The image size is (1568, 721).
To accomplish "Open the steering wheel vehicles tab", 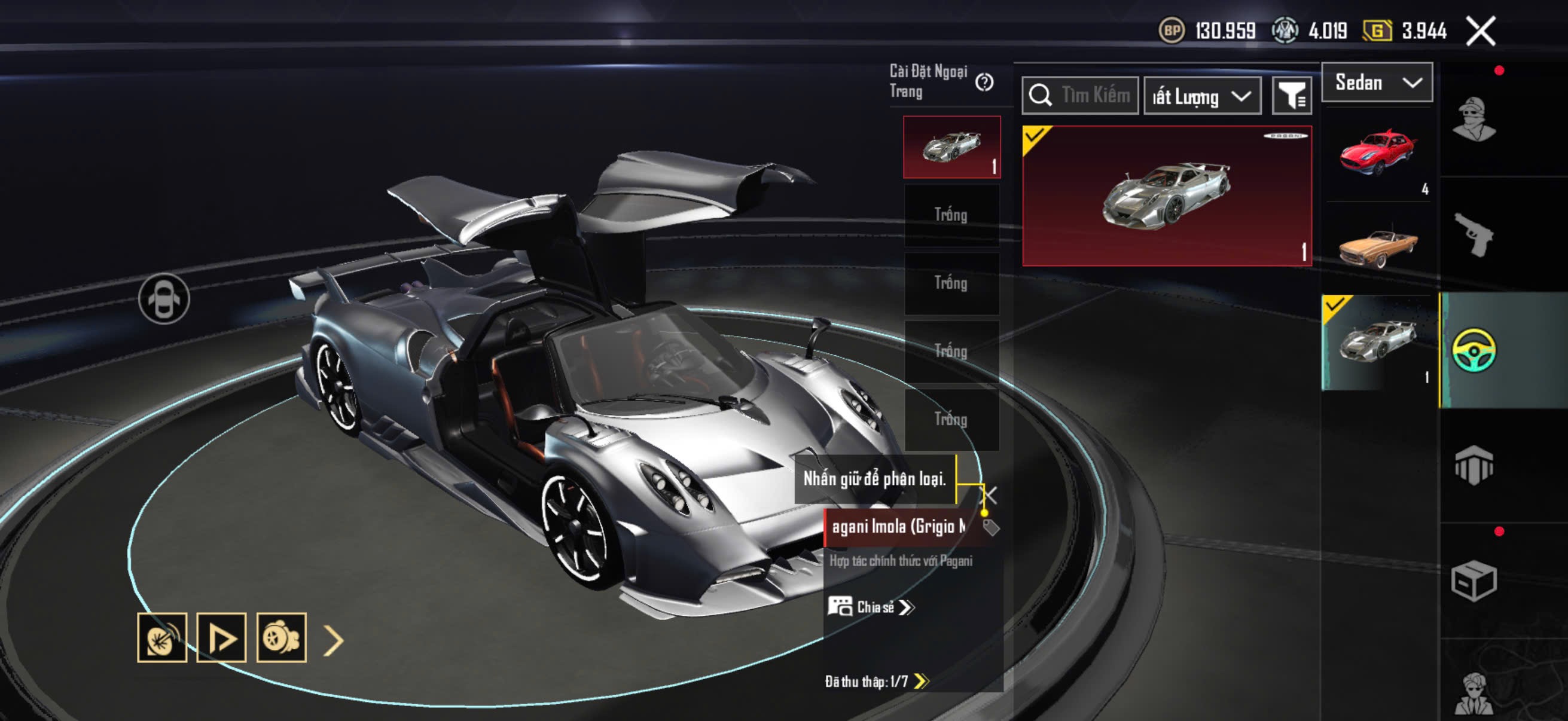I will pyautogui.click(x=1474, y=350).
